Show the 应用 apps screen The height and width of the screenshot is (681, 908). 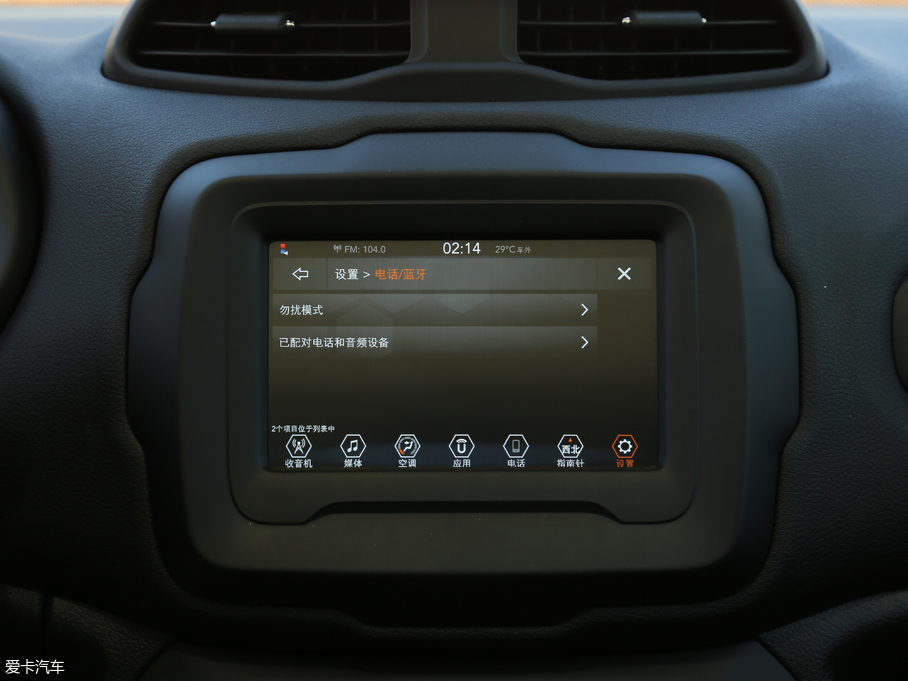click(x=461, y=449)
